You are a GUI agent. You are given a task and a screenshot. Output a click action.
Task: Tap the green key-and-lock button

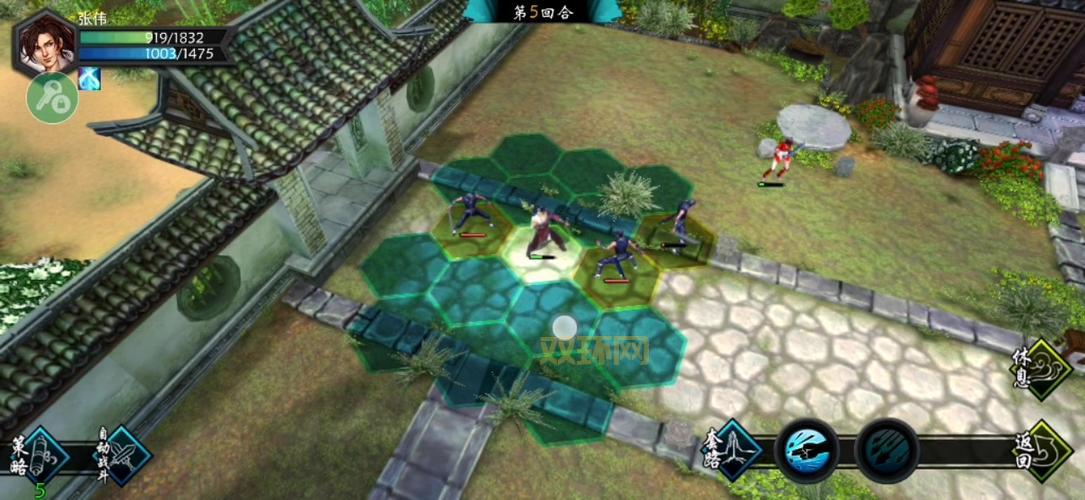click(x=52, y=98)
